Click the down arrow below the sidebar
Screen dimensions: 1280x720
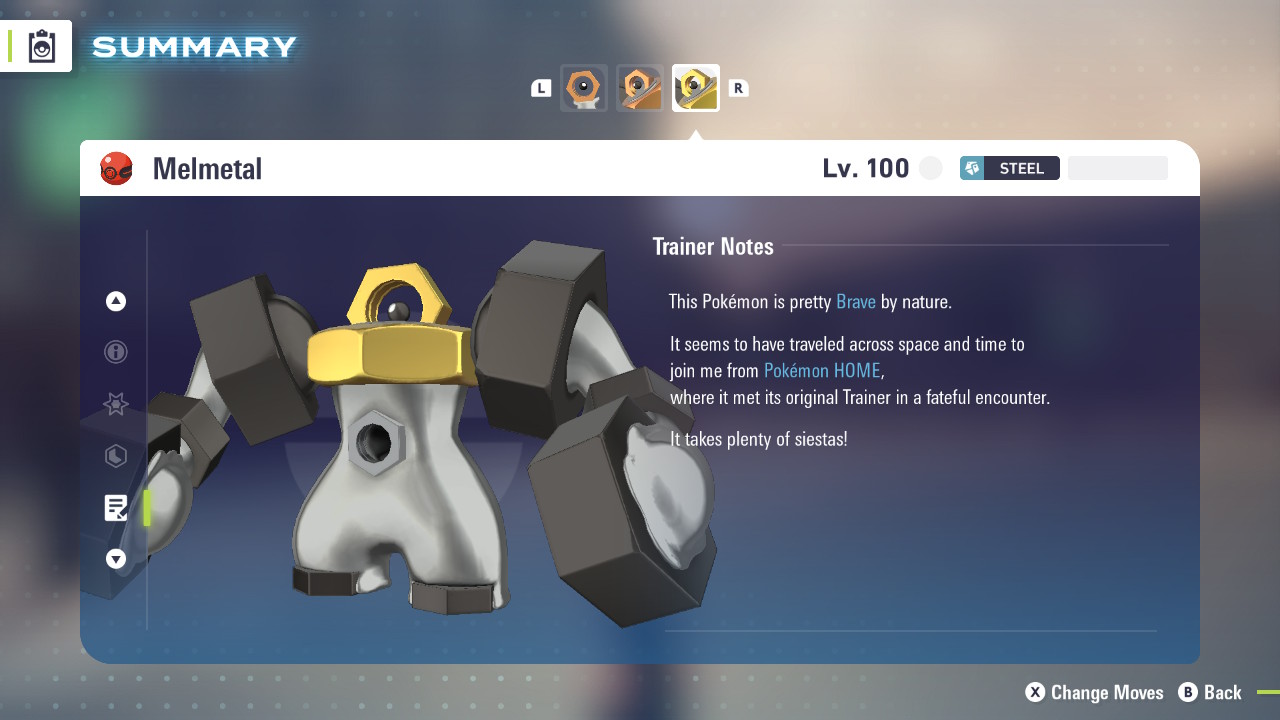115,559
